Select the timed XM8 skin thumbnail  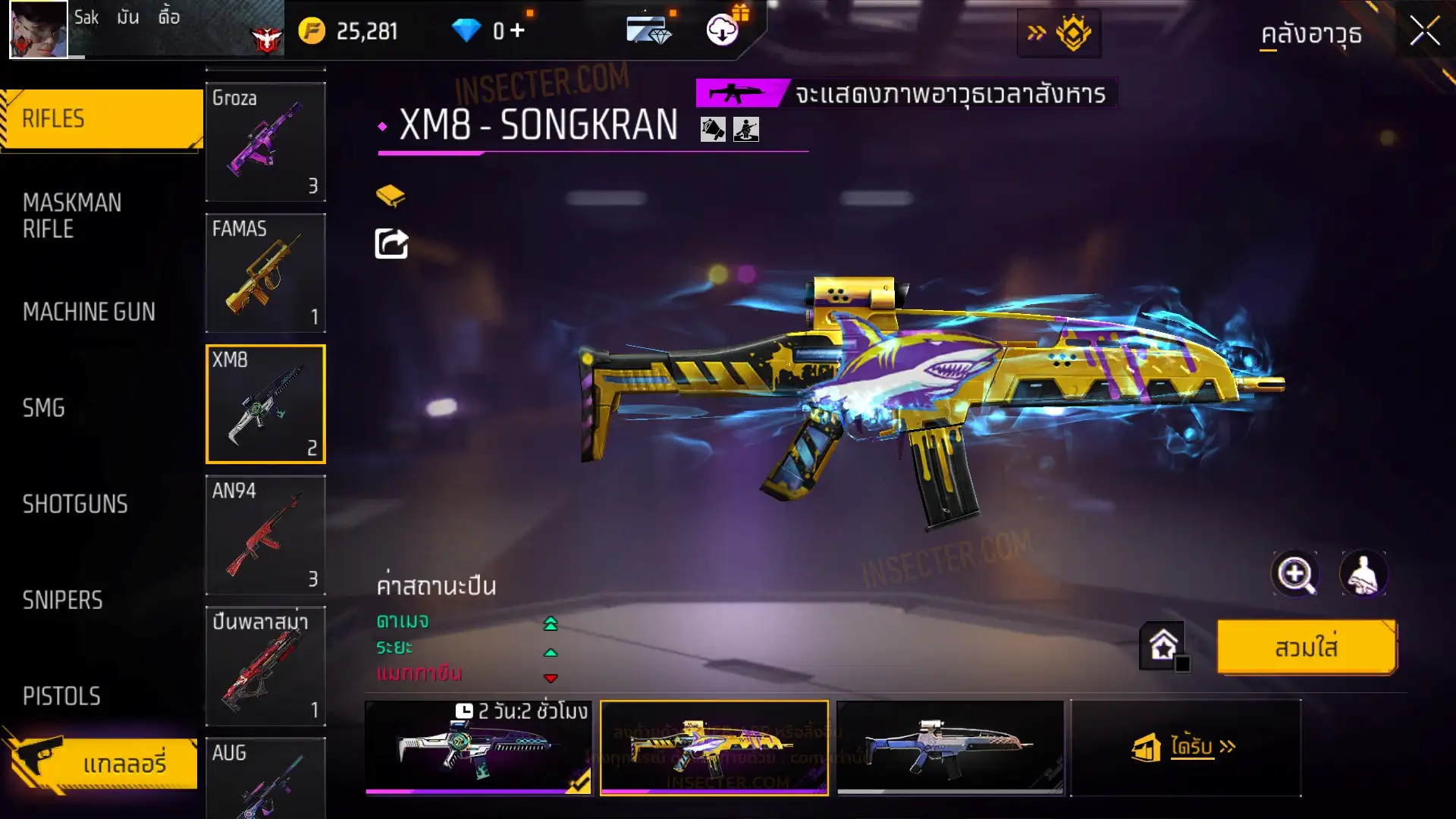[x=479, y=748]
